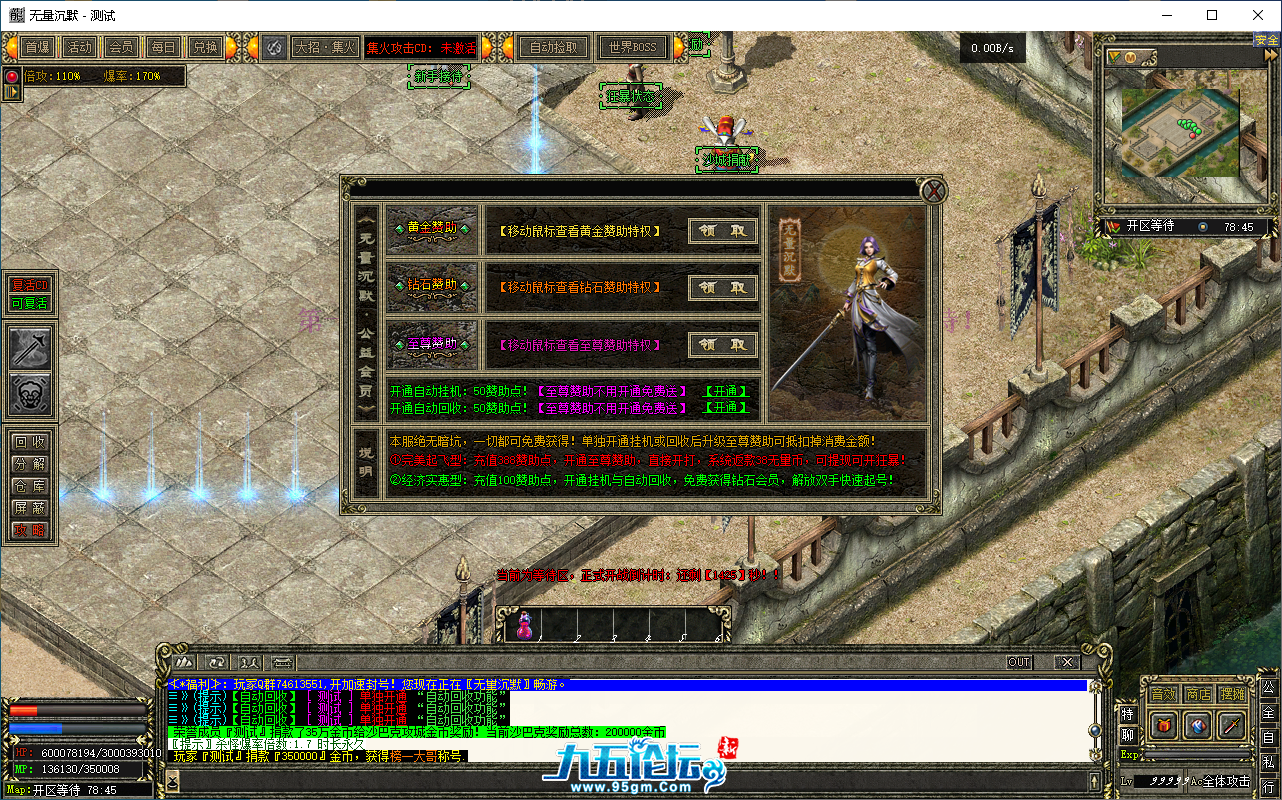Screen dimensions: 1282x800
Task: Click the Exp progress bar
Action: point(1198,753)
